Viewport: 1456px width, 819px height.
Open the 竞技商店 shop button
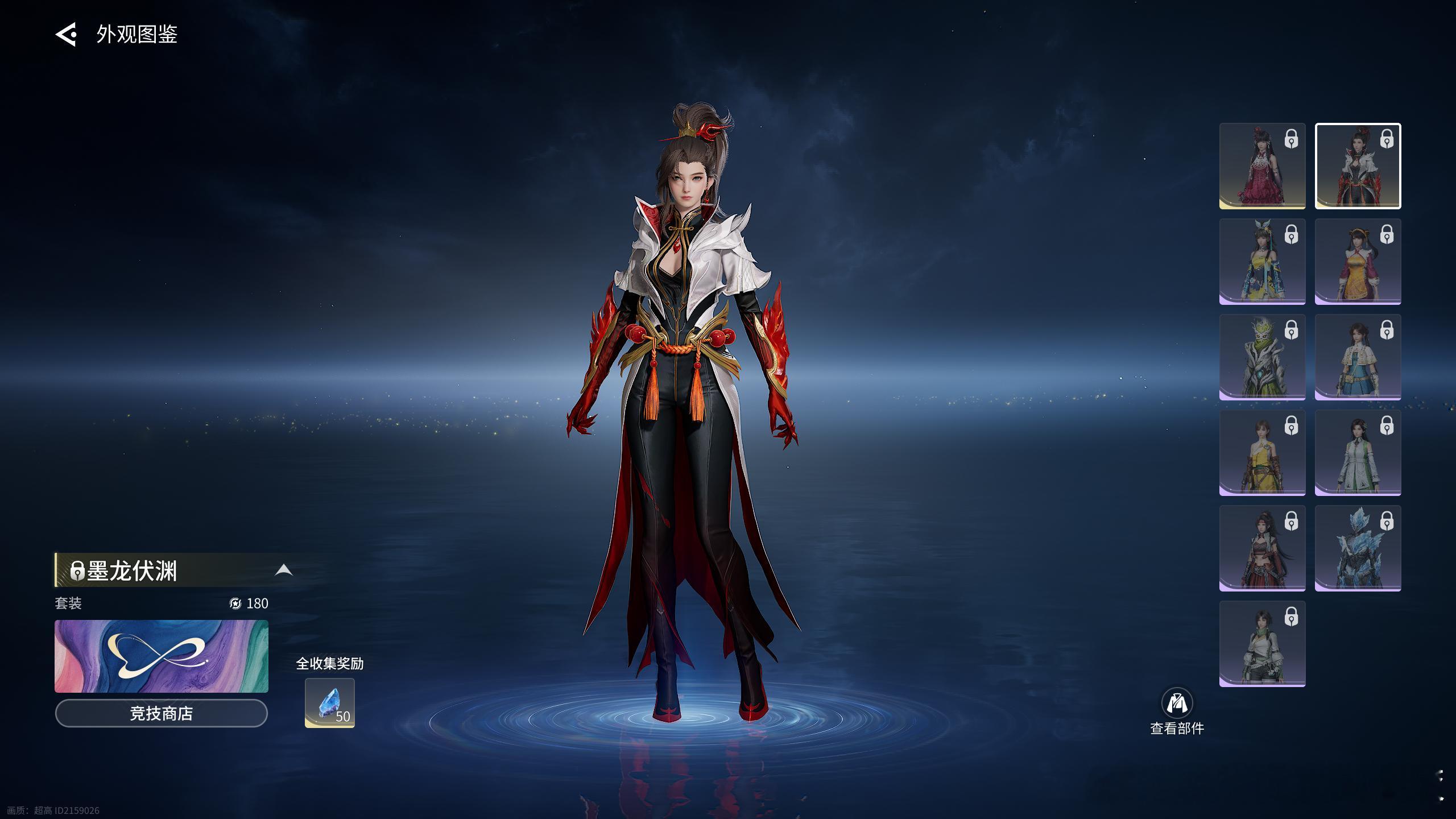[x=162, y=713]
